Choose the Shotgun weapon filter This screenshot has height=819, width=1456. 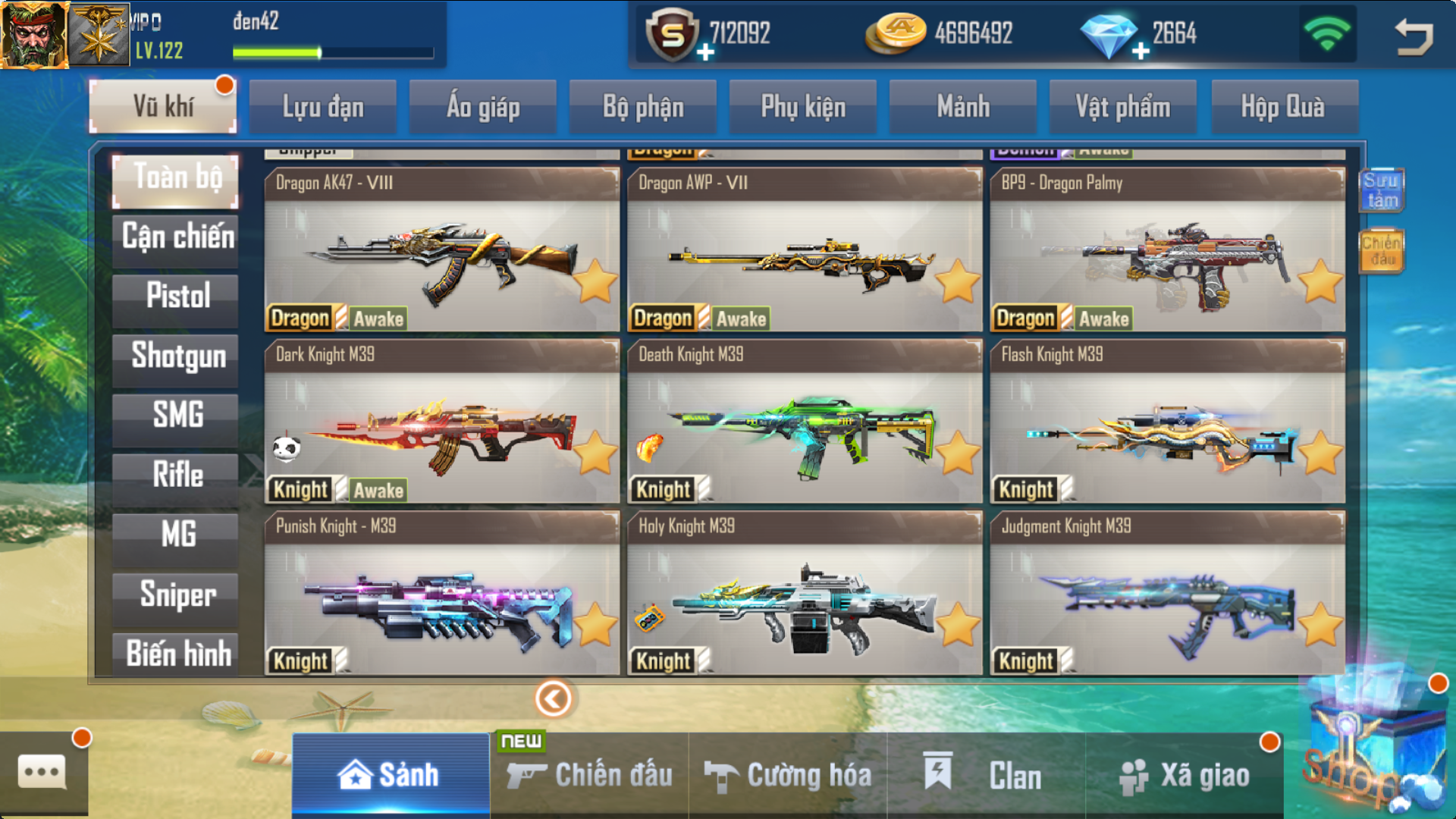coord(177,356)
